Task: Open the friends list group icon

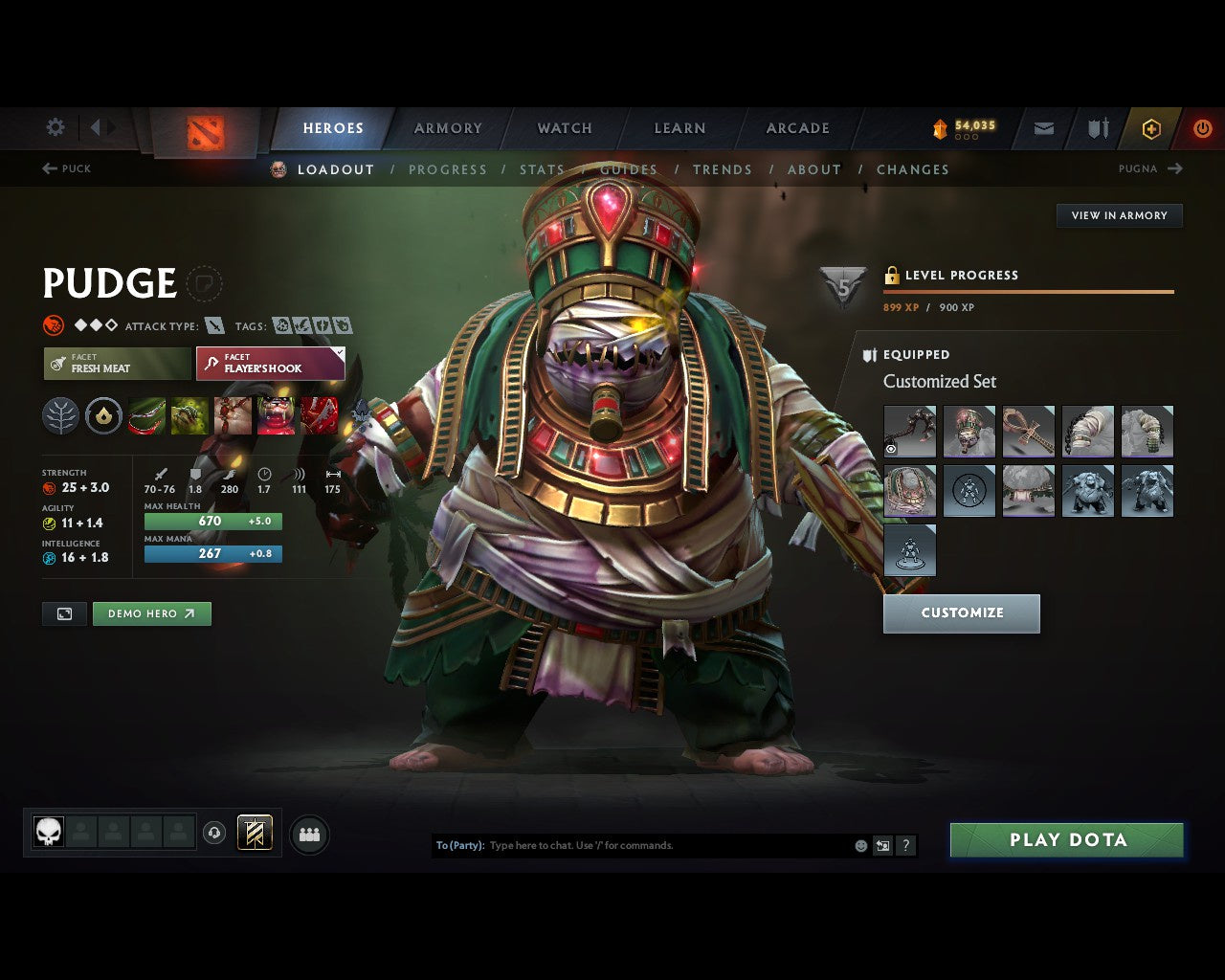Action: [x=308, y=834]
